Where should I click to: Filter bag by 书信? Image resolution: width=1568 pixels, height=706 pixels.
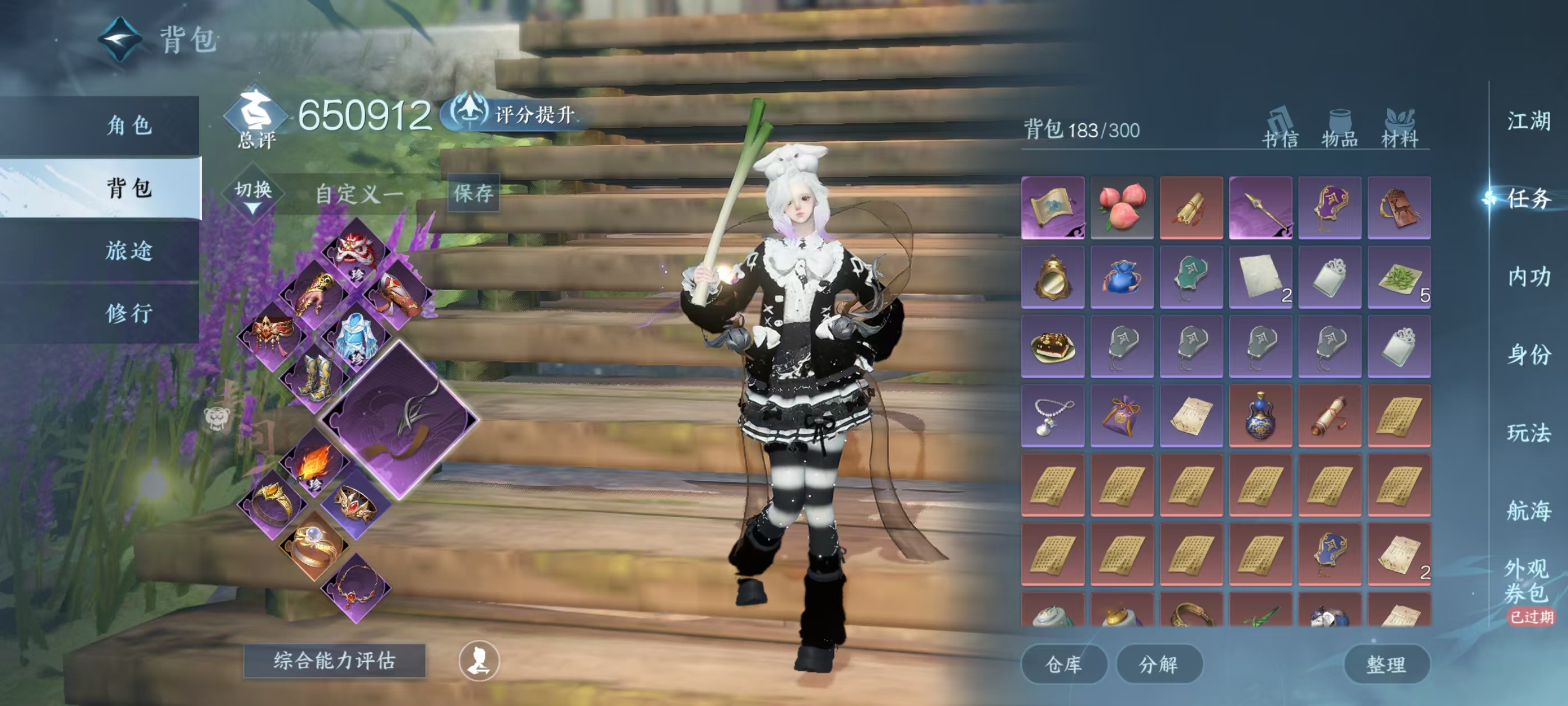point(1280,129)
